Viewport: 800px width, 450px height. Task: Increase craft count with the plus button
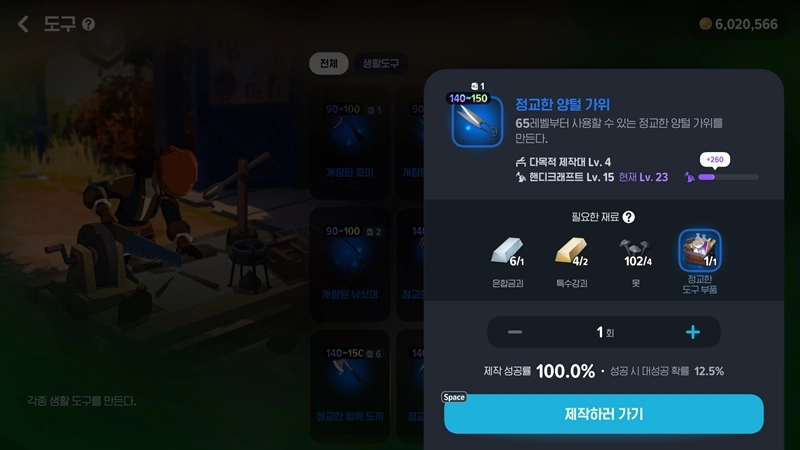coord(692,332)
